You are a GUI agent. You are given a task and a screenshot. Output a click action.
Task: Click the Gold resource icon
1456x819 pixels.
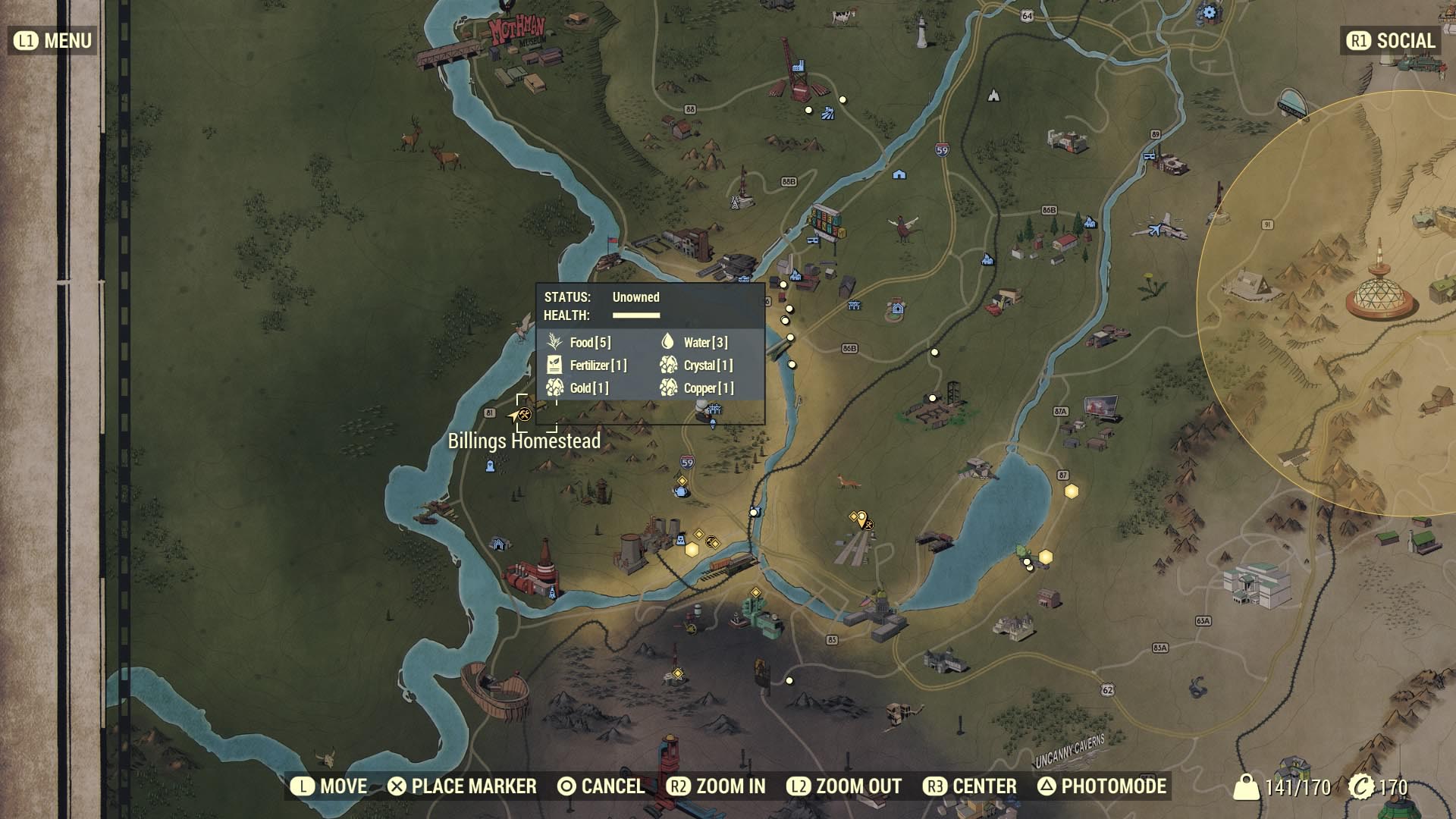[x=554, y=388]
